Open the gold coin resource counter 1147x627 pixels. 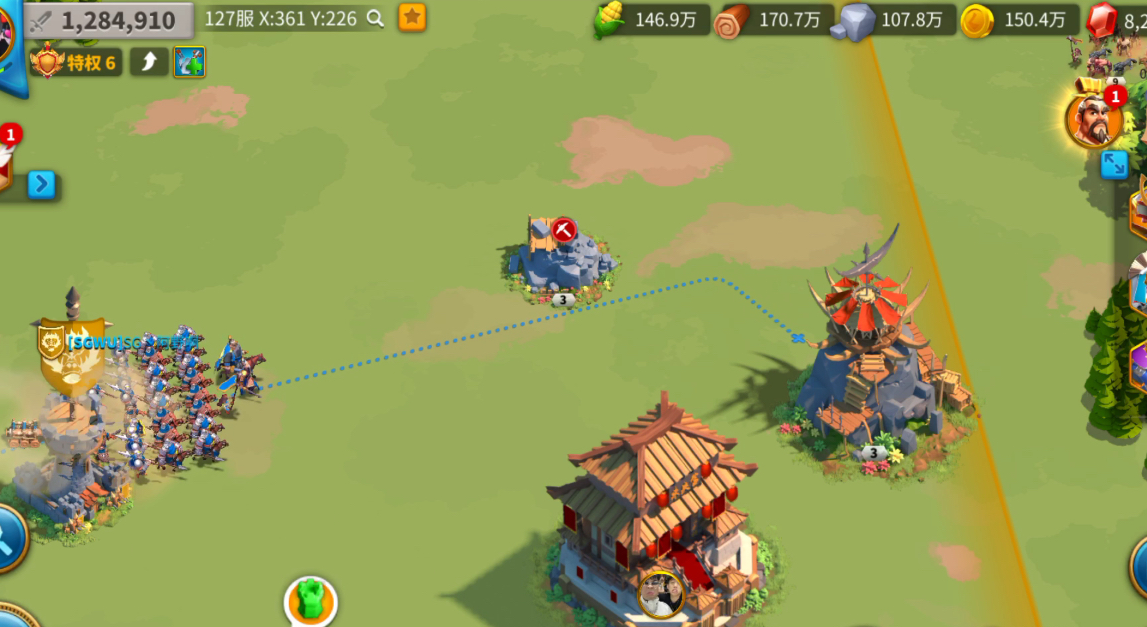[1019, 20]
